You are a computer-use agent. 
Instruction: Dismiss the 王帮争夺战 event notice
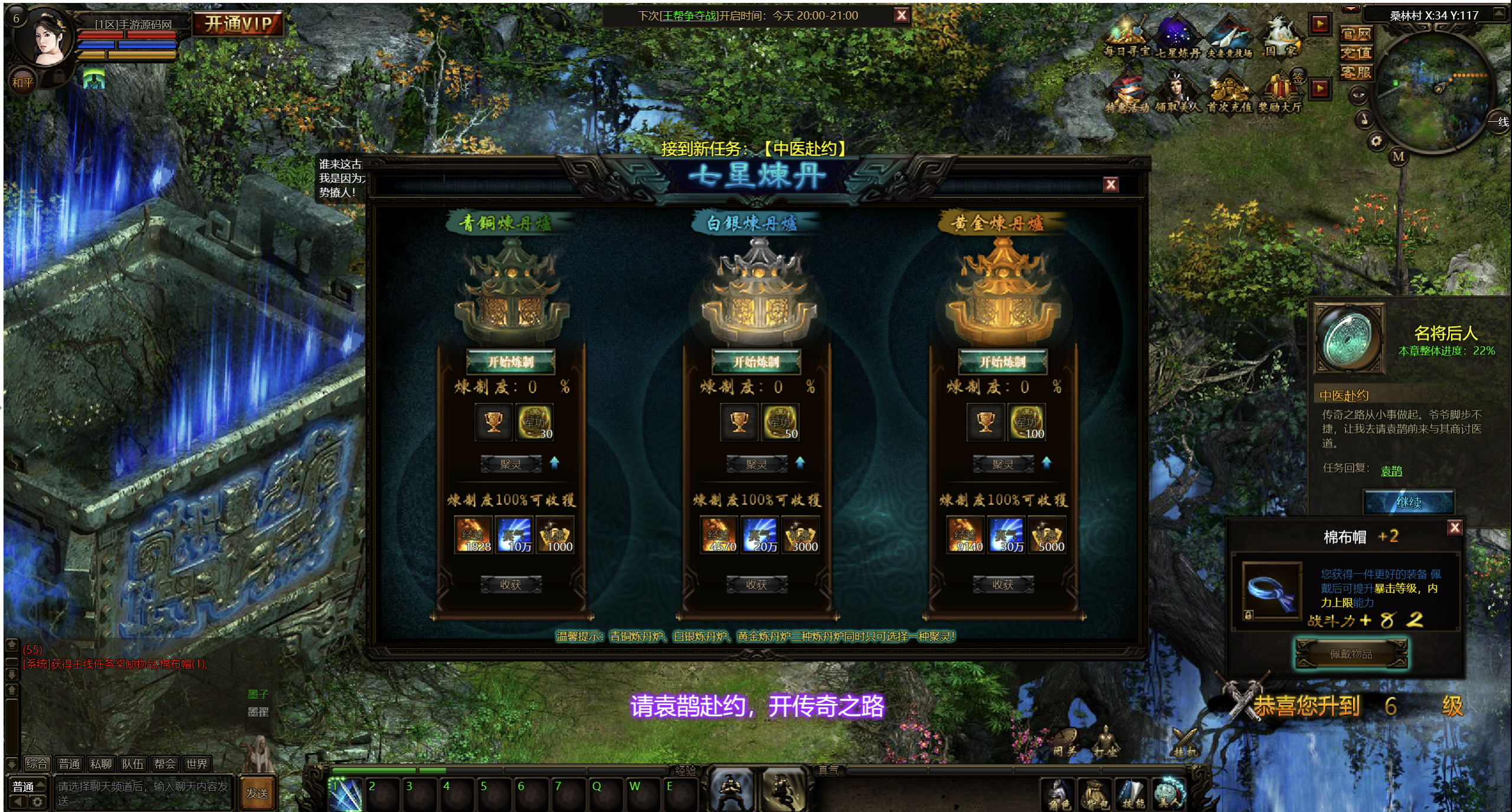coord(901,15)
